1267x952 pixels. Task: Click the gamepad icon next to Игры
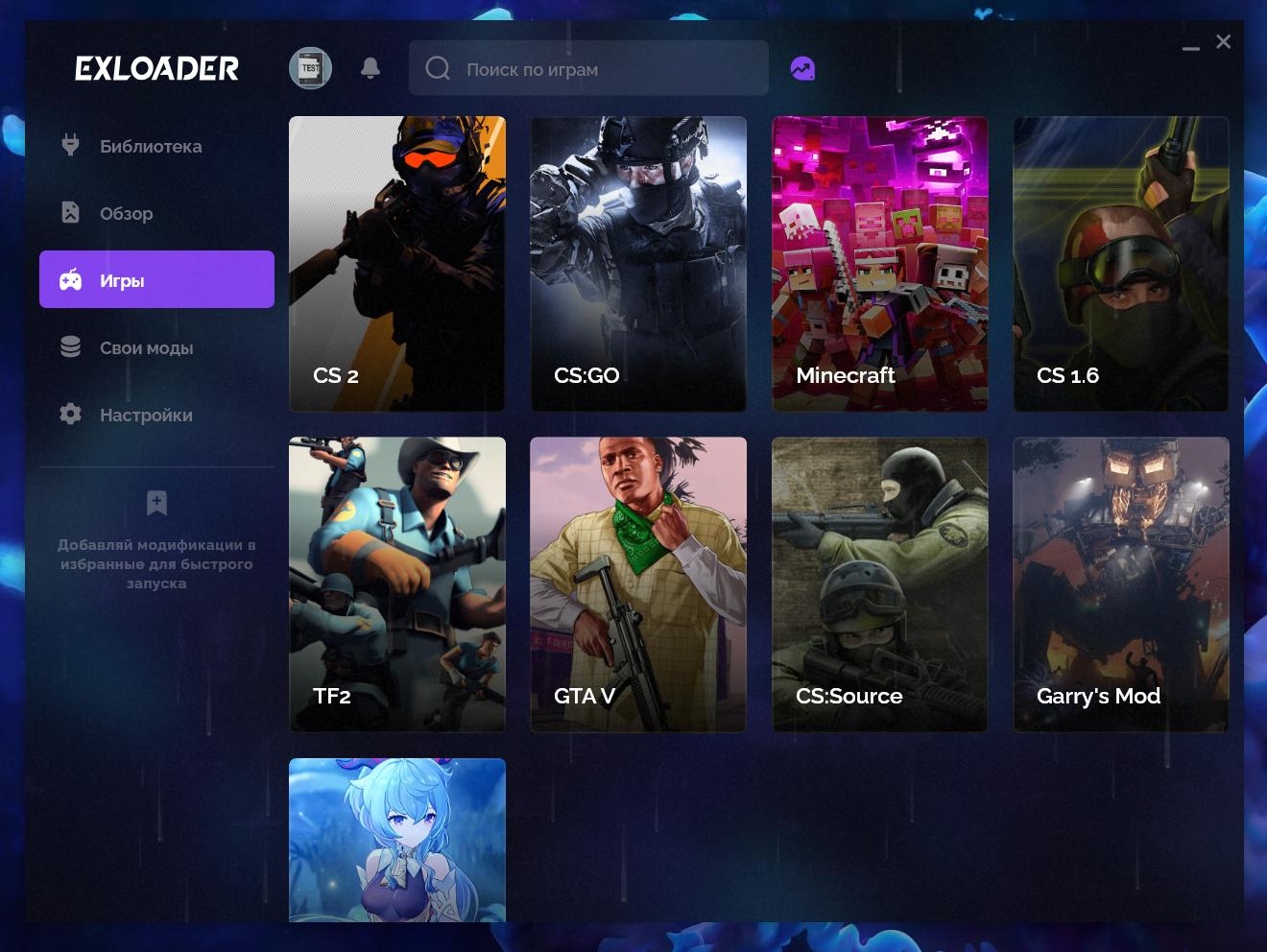point(70,279)
